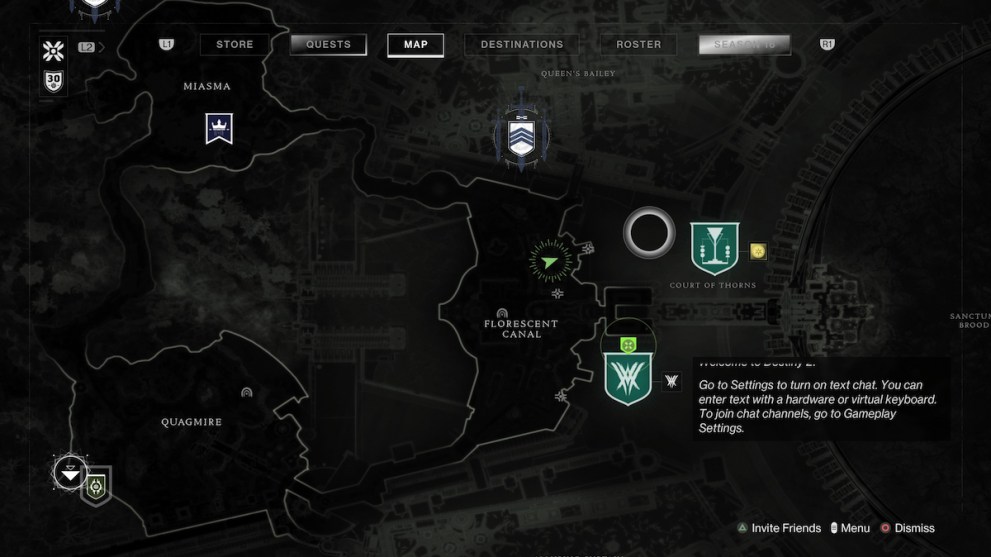Switch to the Store tab

click(x=235, y=44)
